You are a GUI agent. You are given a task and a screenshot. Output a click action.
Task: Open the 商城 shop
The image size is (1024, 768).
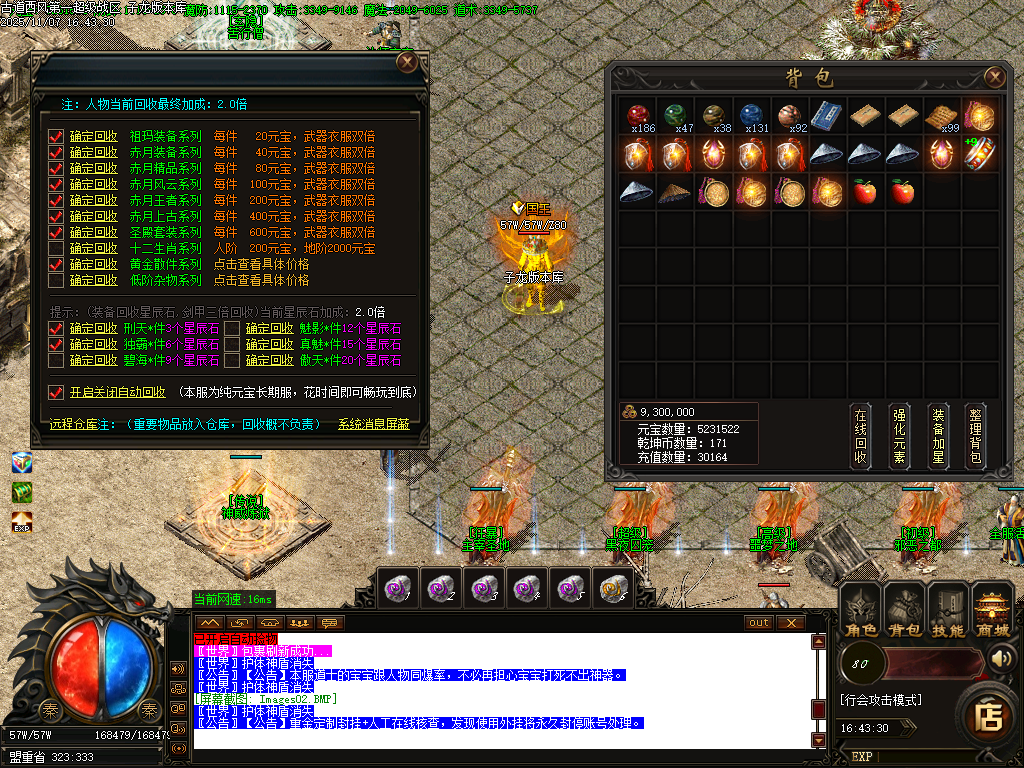click(x=992, y=610)
